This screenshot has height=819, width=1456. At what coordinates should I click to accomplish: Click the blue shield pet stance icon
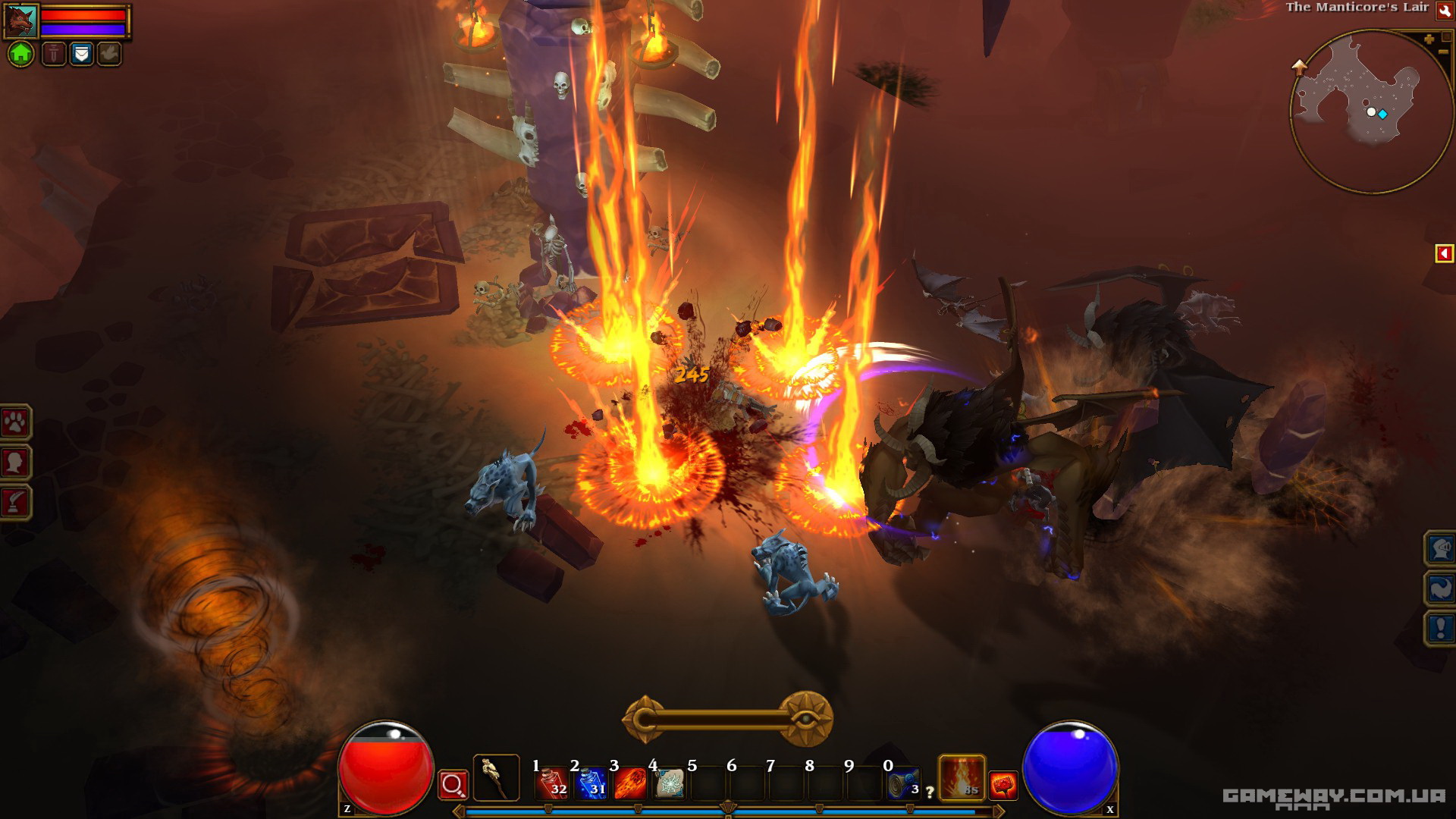pos(81,54)
